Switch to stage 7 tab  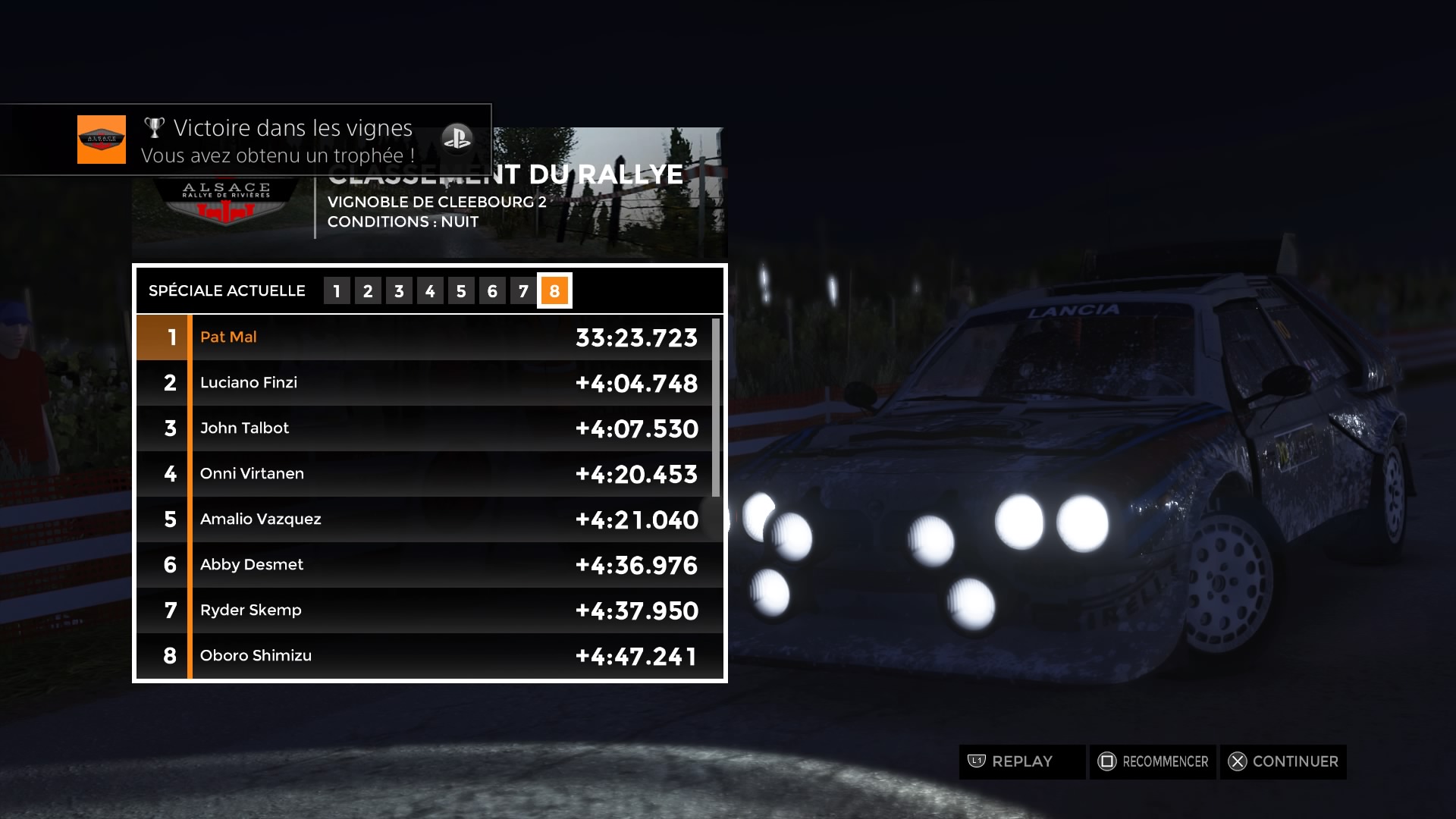523,291
